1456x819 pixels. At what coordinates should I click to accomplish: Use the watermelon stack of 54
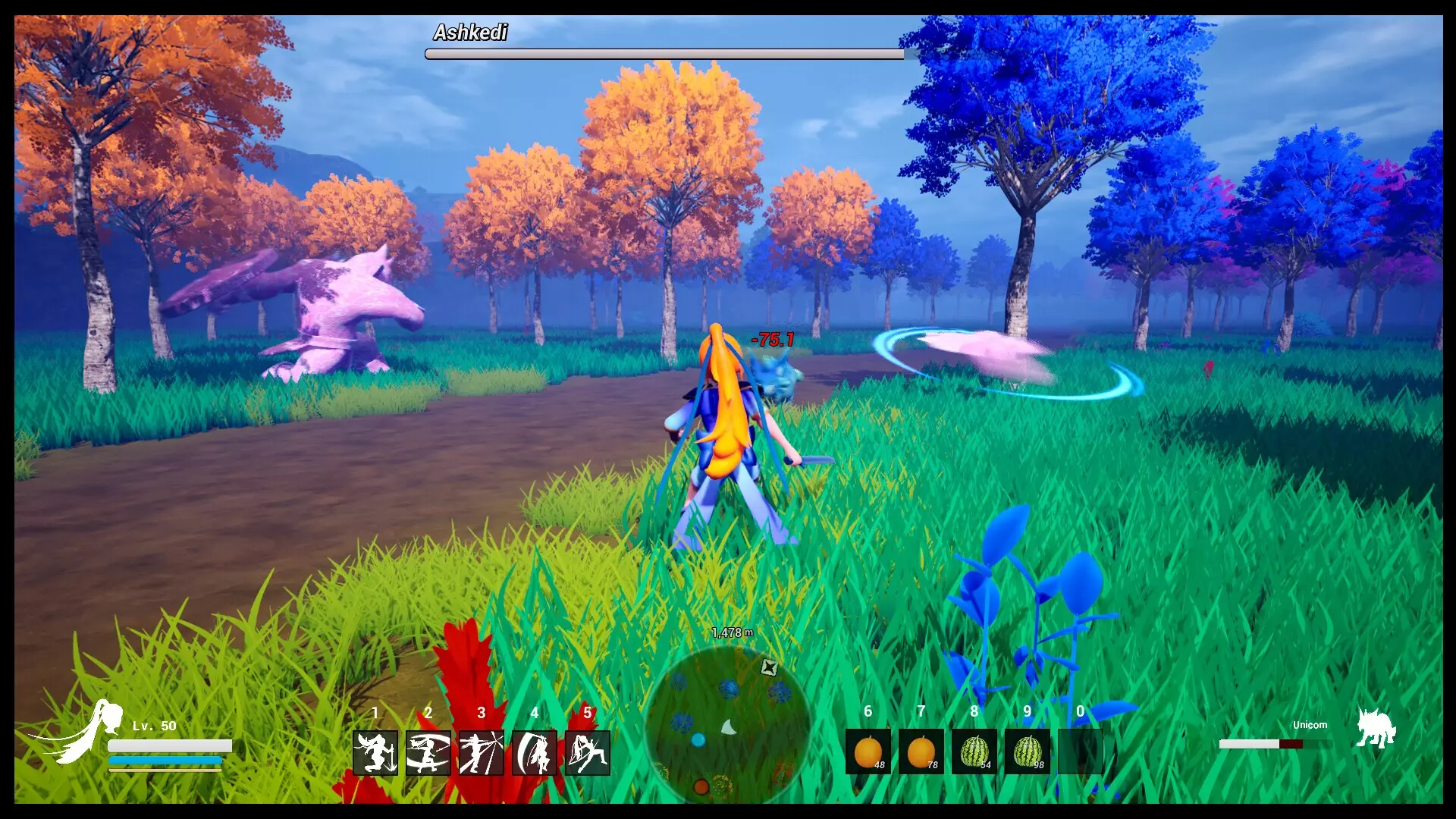tap(974, 752)
